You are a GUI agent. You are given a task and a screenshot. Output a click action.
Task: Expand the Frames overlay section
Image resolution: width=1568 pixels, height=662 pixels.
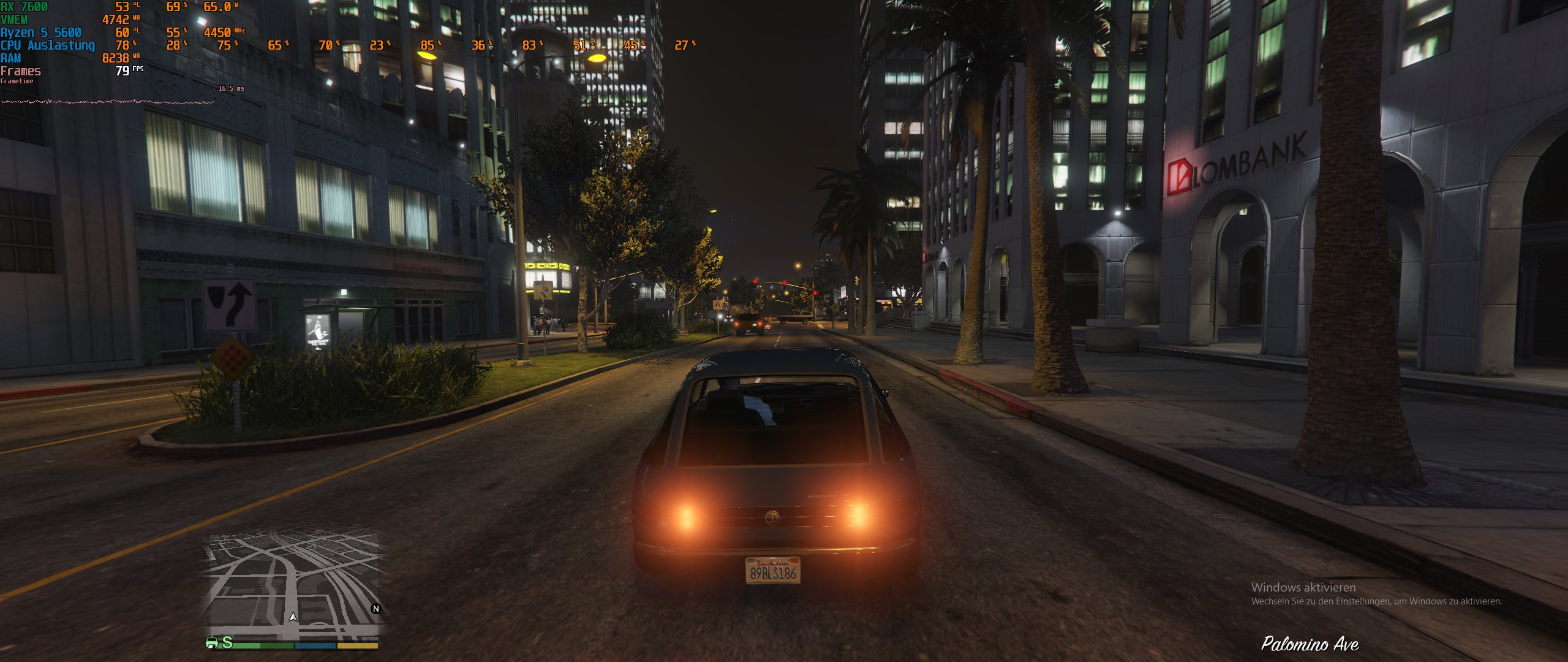(20, 71)
